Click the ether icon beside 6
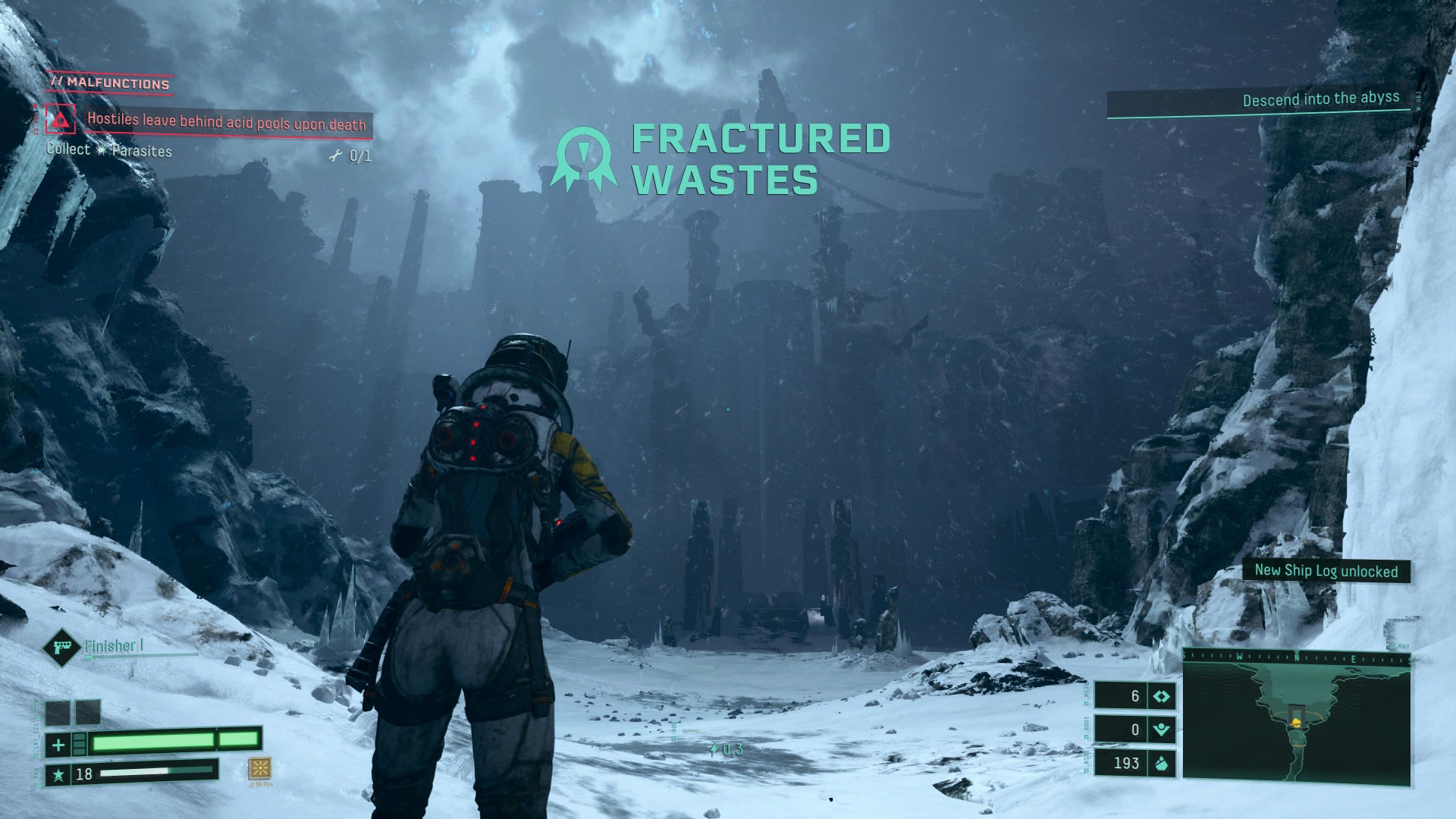1456x819 pixels. 1161,696
